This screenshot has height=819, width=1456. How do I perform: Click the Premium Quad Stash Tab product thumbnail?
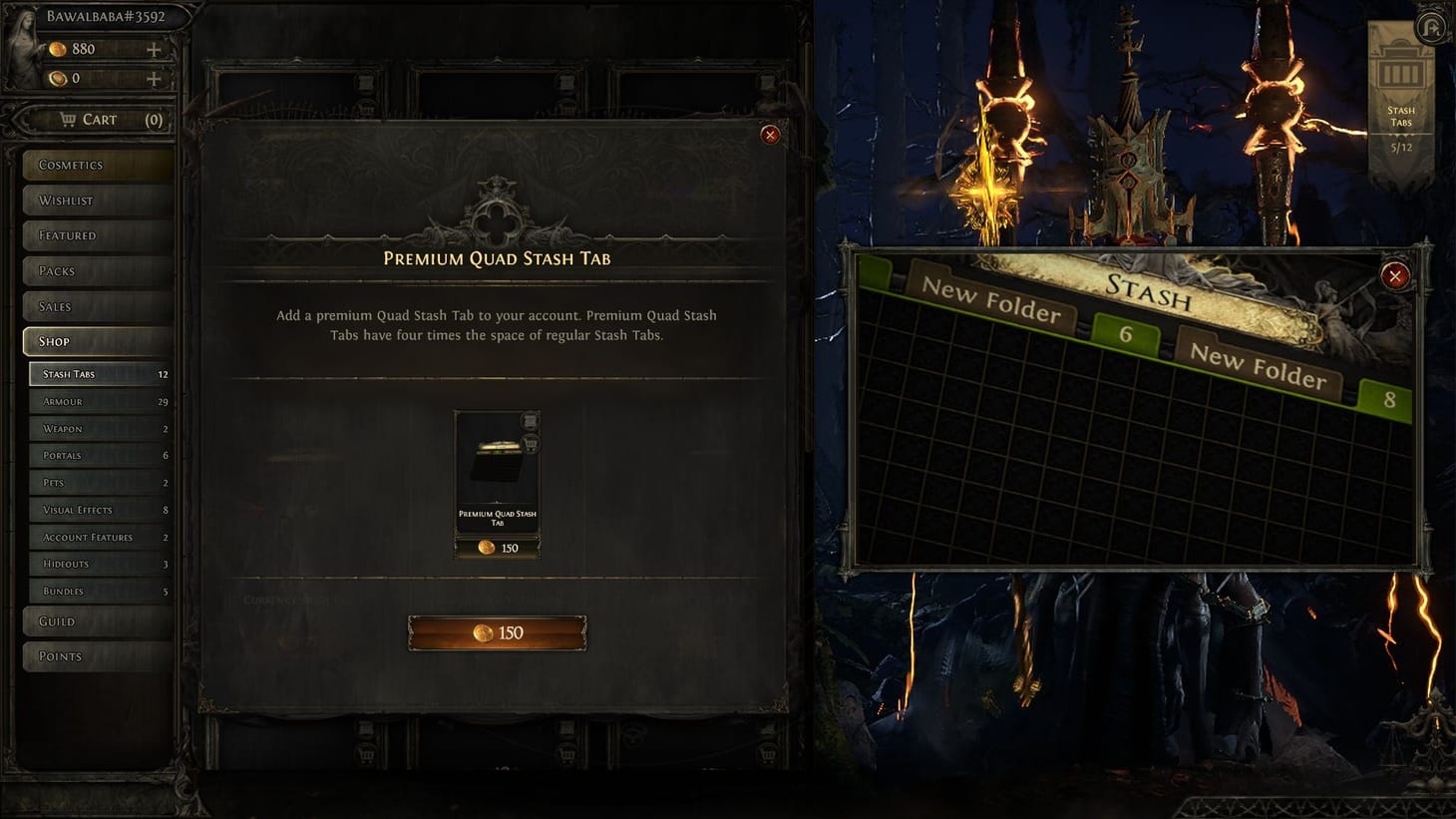coord(497,464)
